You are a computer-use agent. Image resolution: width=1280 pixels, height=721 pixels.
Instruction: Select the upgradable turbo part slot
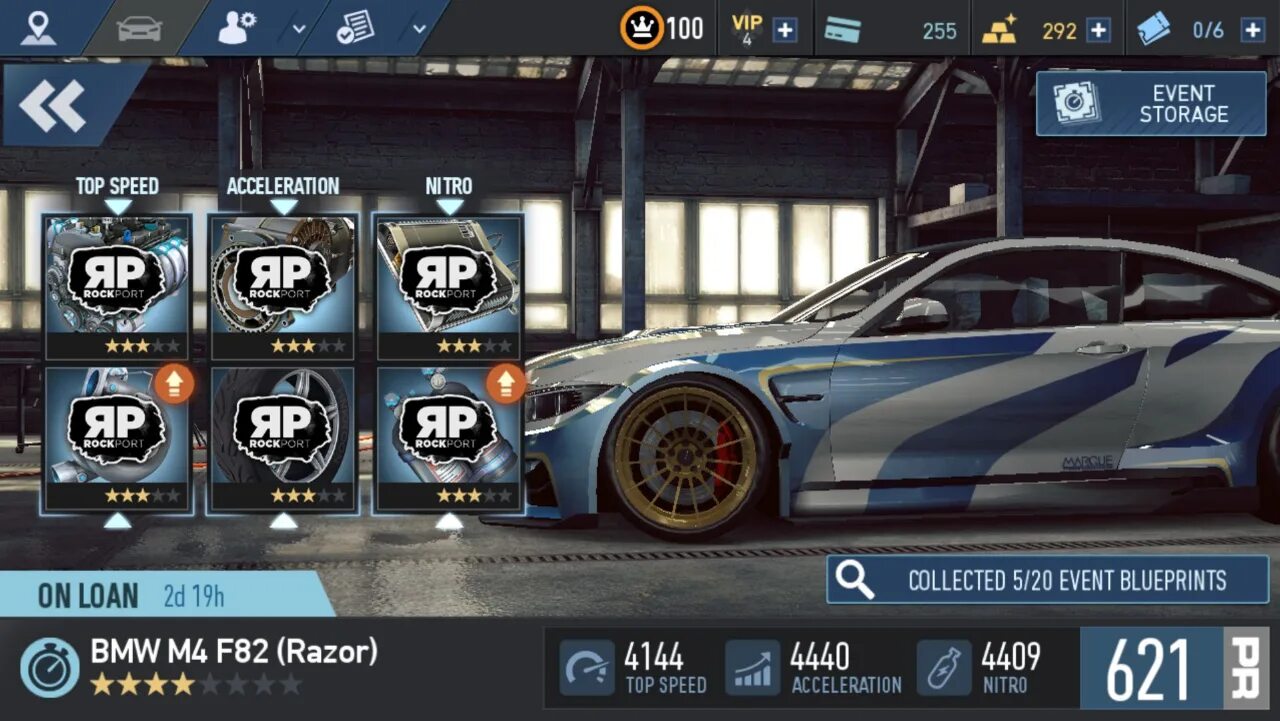[x=118, y=439]
